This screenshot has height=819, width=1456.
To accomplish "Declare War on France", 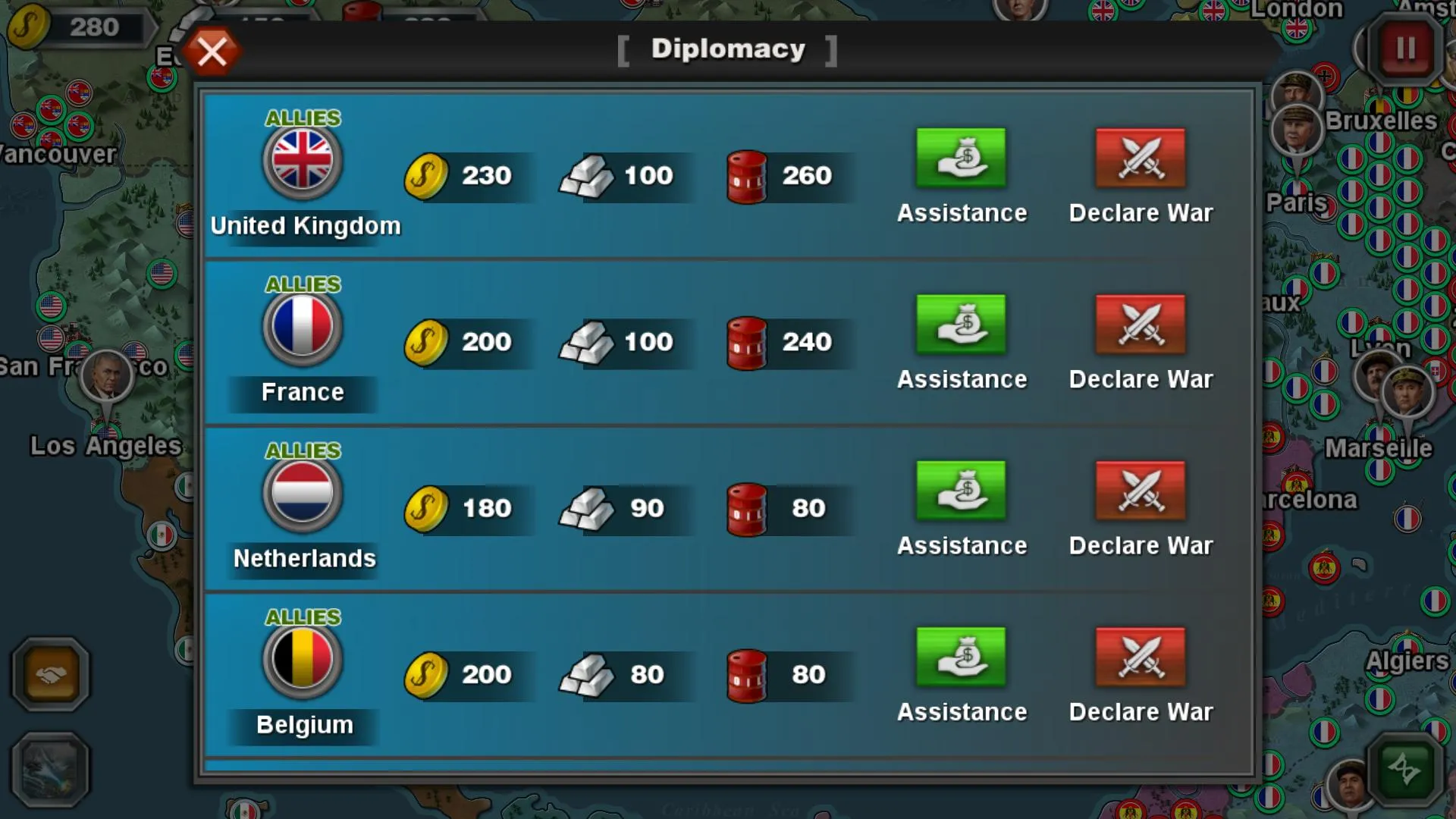I will pos(1139,325).
